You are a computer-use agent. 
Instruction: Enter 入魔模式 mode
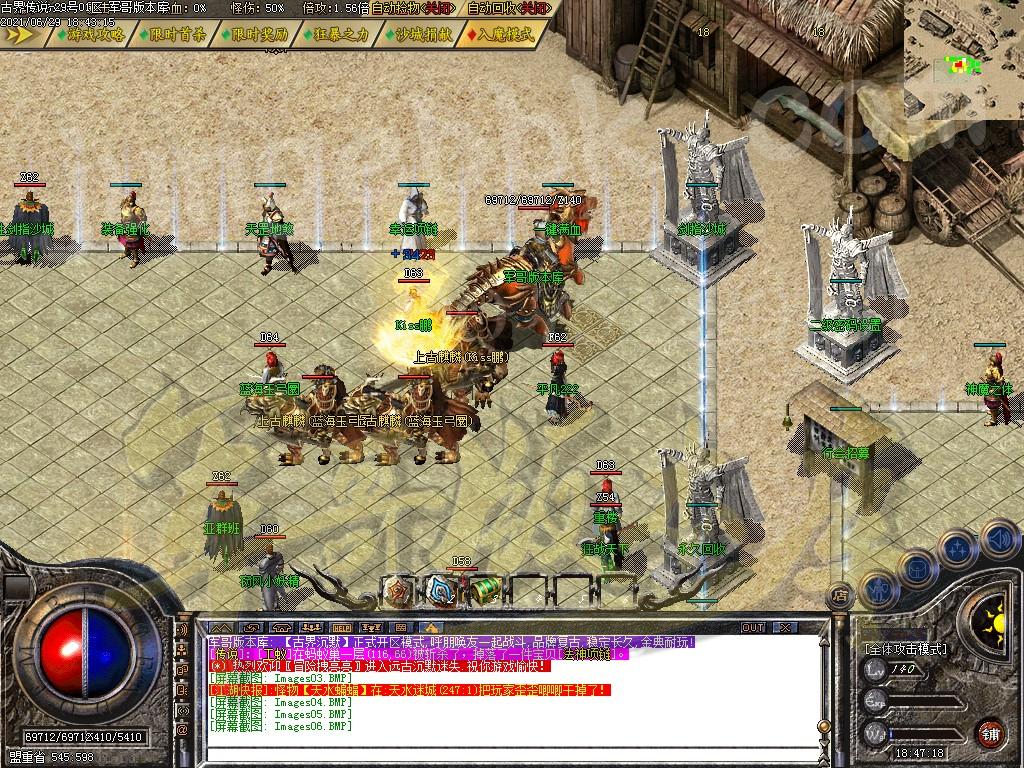(501, 34)
